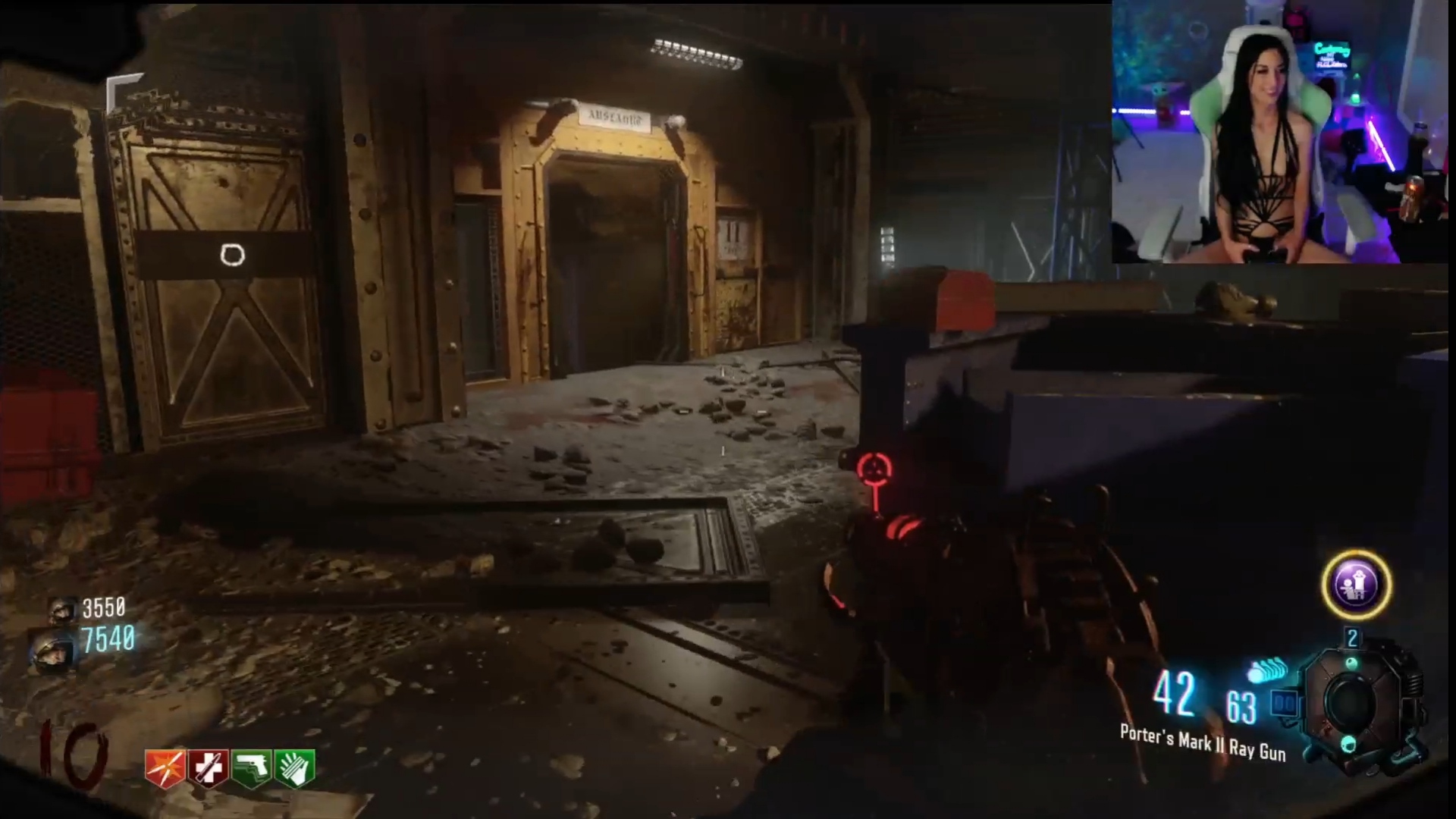The height and width of the screenshot is (819, 1456).
Task: Select the red-cross Juggernog perk icon
Action: (209, 767)
